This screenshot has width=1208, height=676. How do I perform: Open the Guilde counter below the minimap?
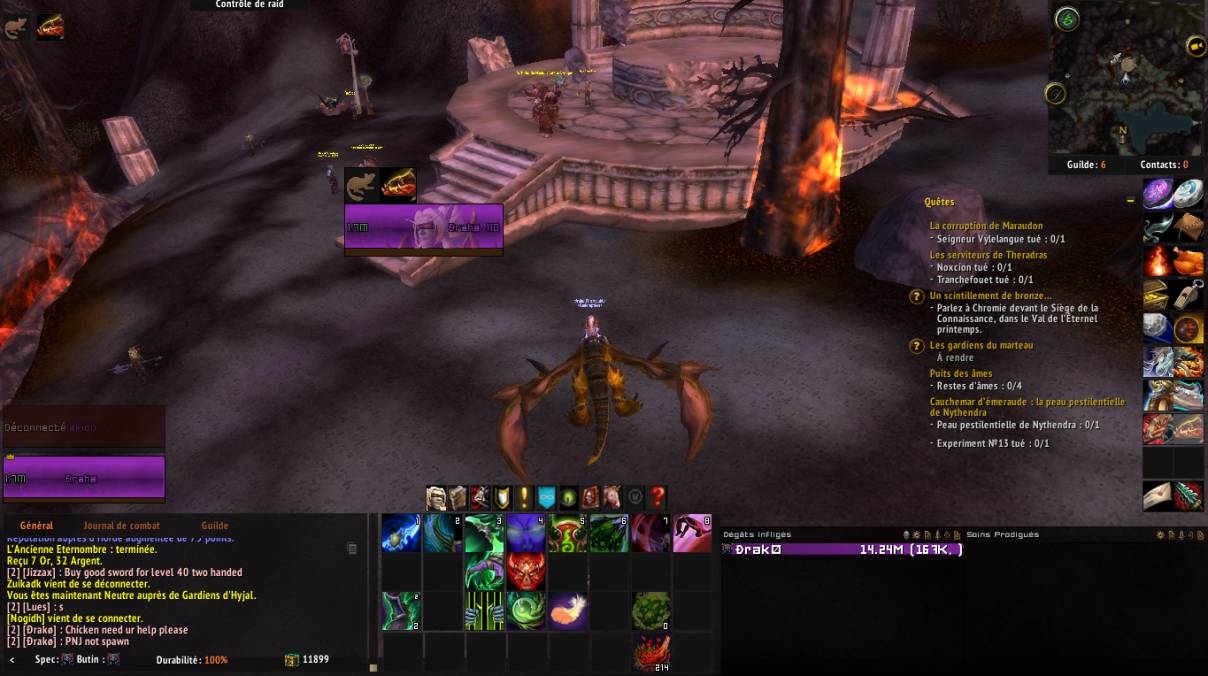pos(1085,165)
